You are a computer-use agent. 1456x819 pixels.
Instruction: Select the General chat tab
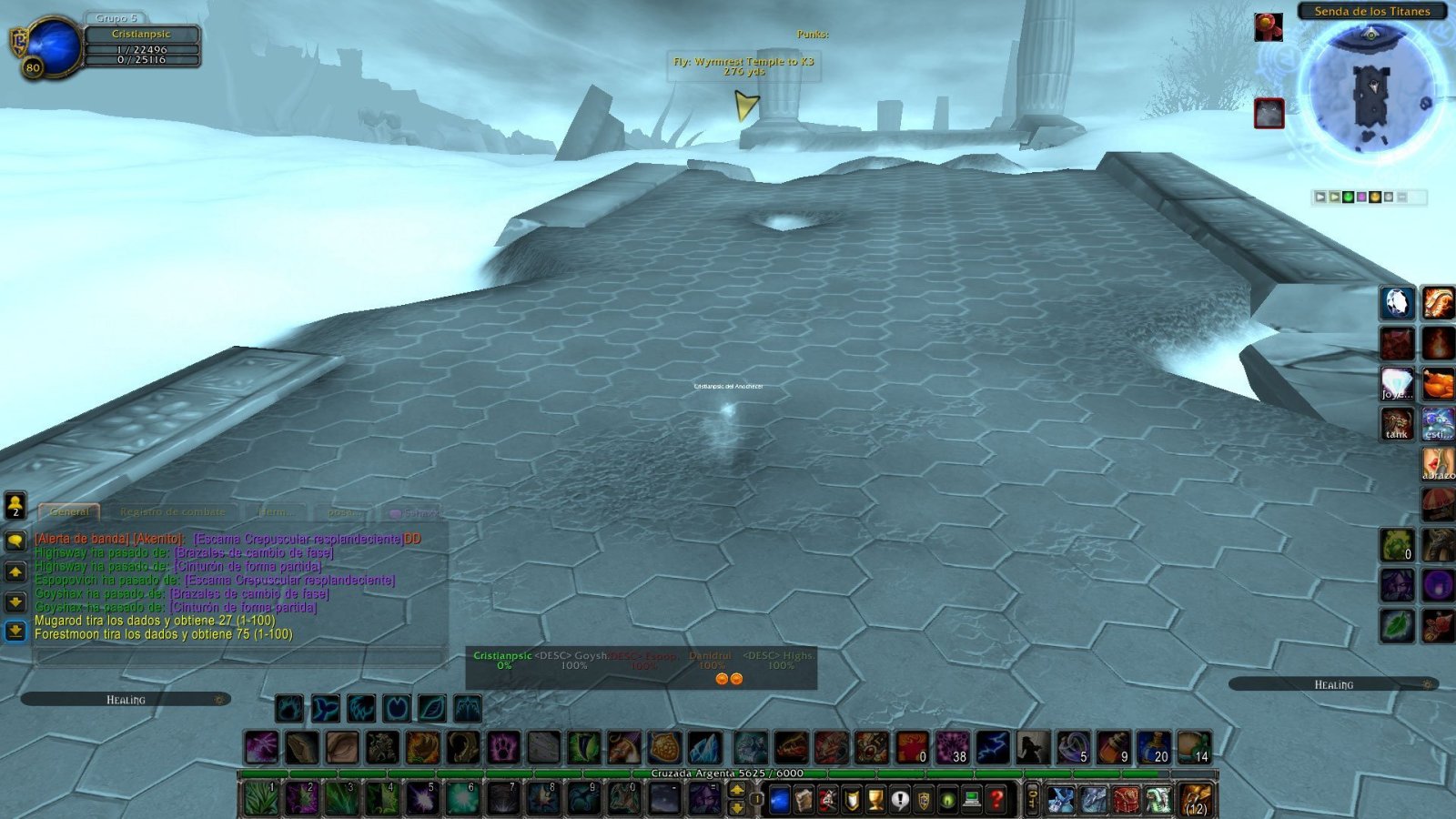70,511
